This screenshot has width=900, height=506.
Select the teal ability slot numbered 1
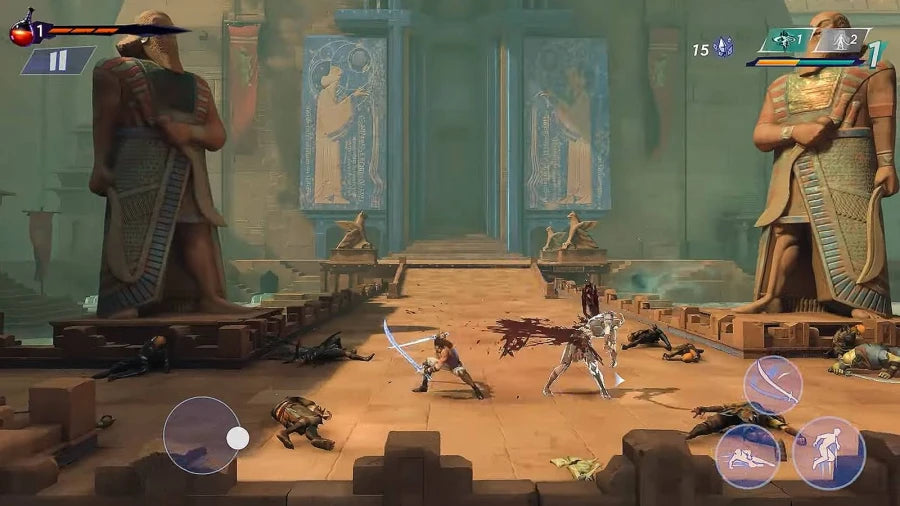pos(784,41)
